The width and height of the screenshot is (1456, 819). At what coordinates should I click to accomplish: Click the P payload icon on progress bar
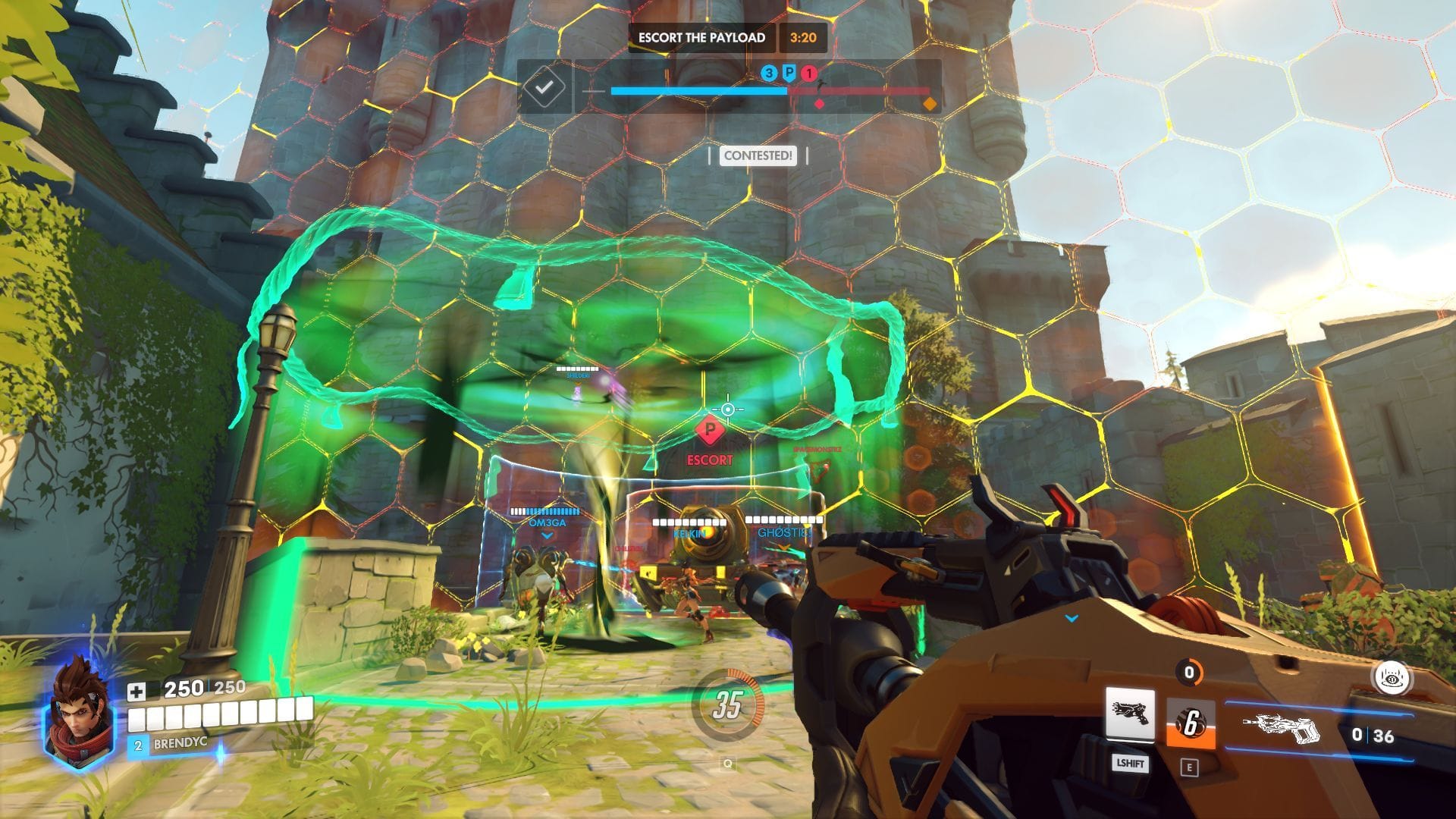tap(789, 73)
